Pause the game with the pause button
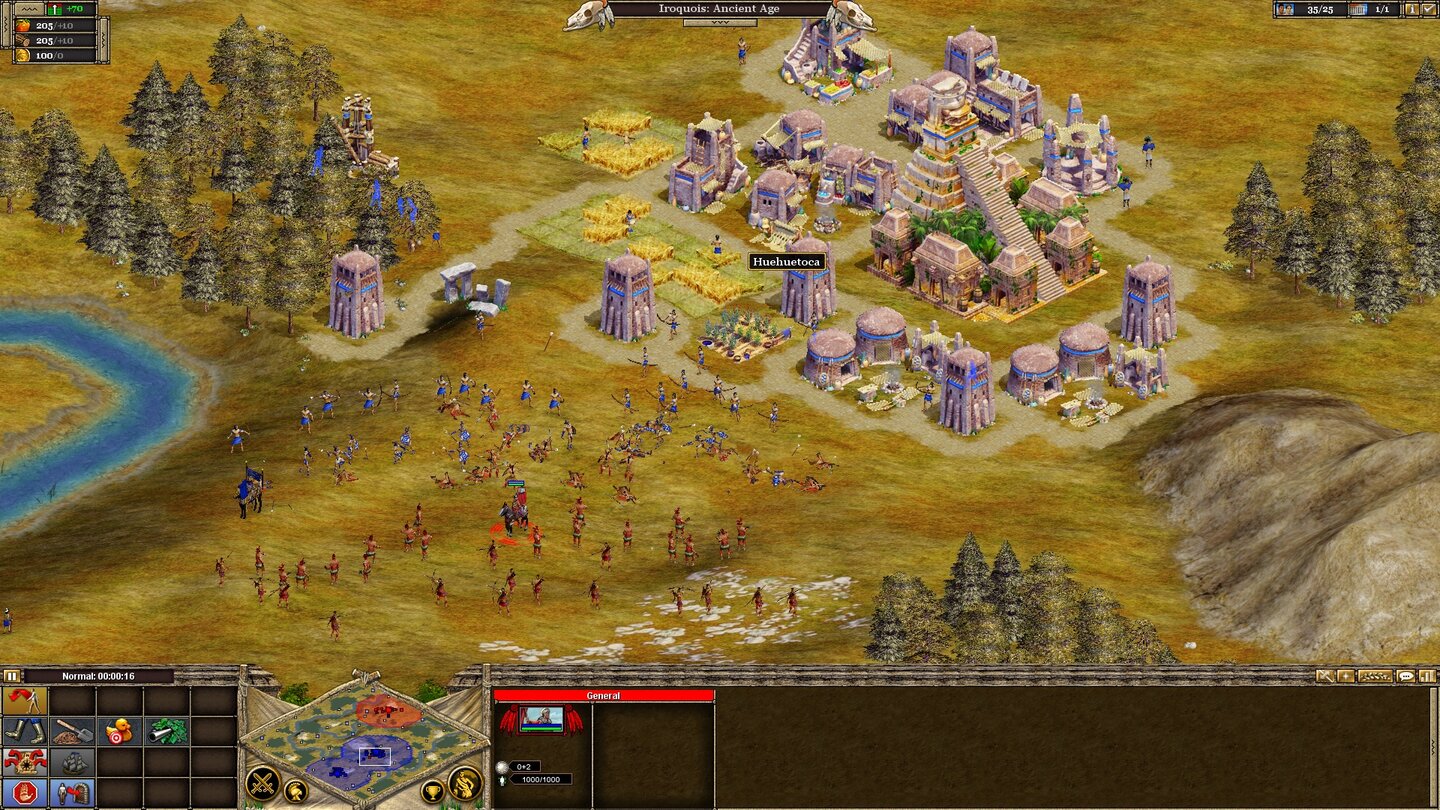This screenshot has width=1440, height=810. [12, 677]
